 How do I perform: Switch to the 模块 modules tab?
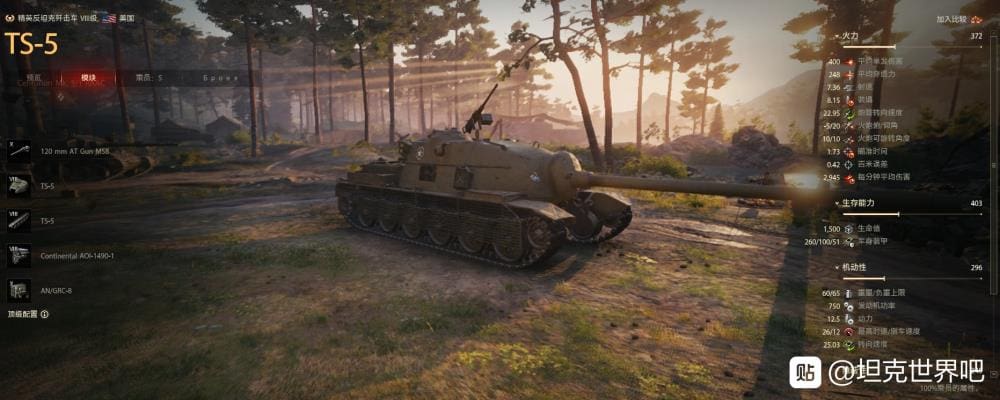[x=89, y=77]
